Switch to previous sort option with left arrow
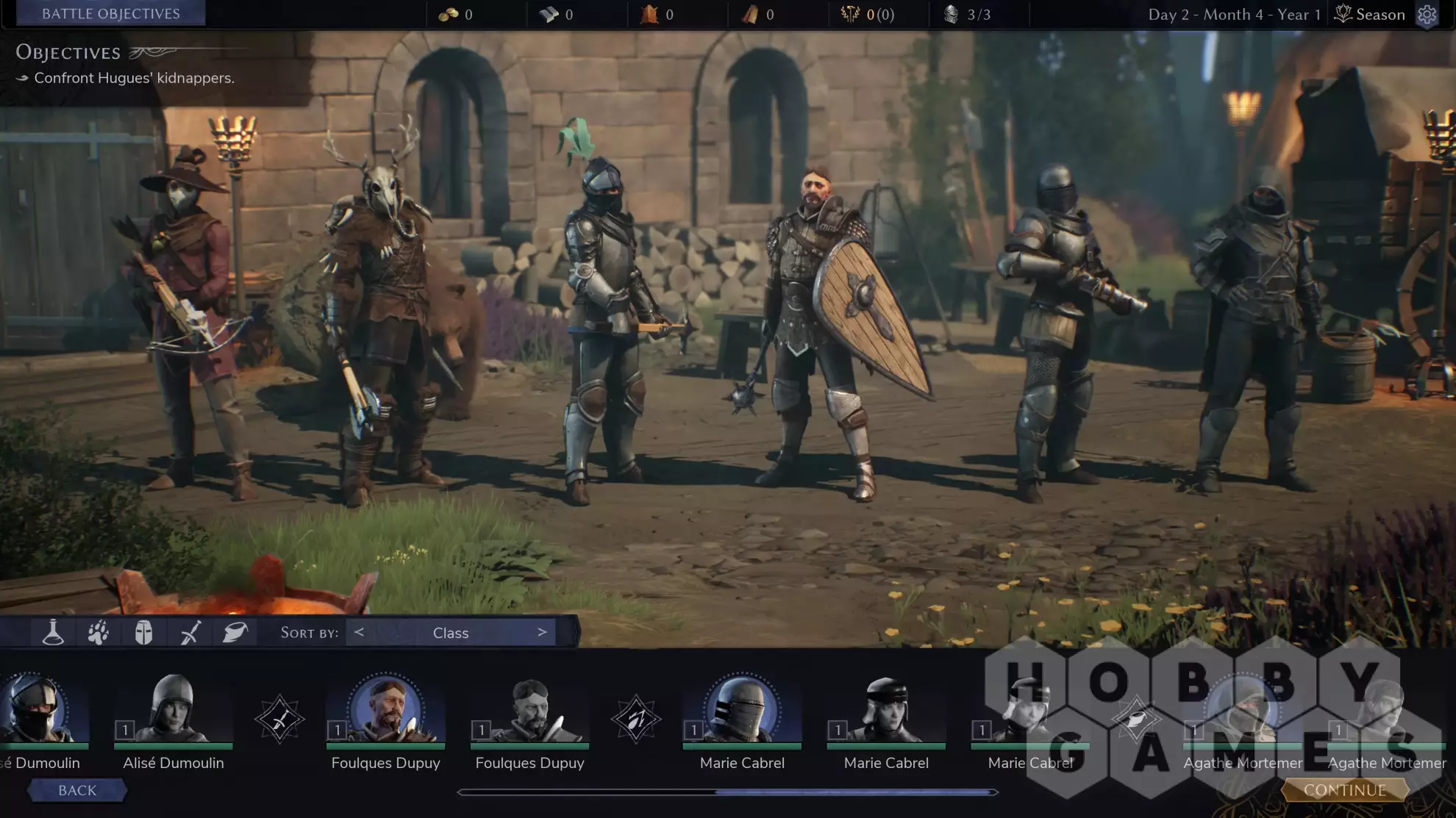The width and height of the screenshot is (1456, 818). 359,632
